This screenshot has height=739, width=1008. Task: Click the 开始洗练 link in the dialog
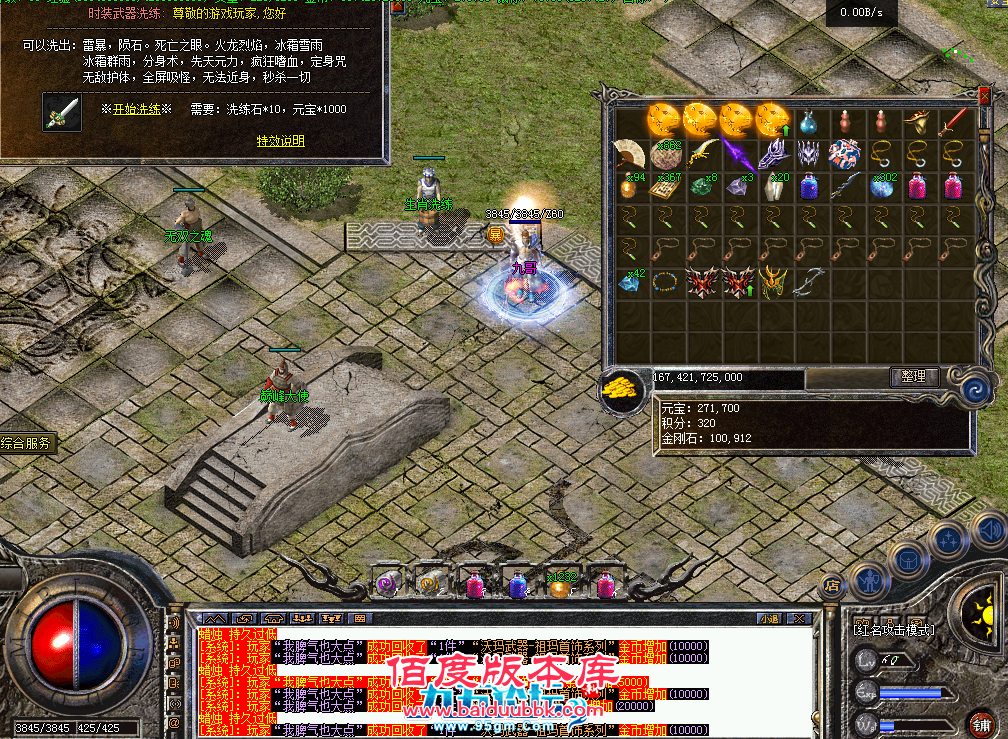136,109
